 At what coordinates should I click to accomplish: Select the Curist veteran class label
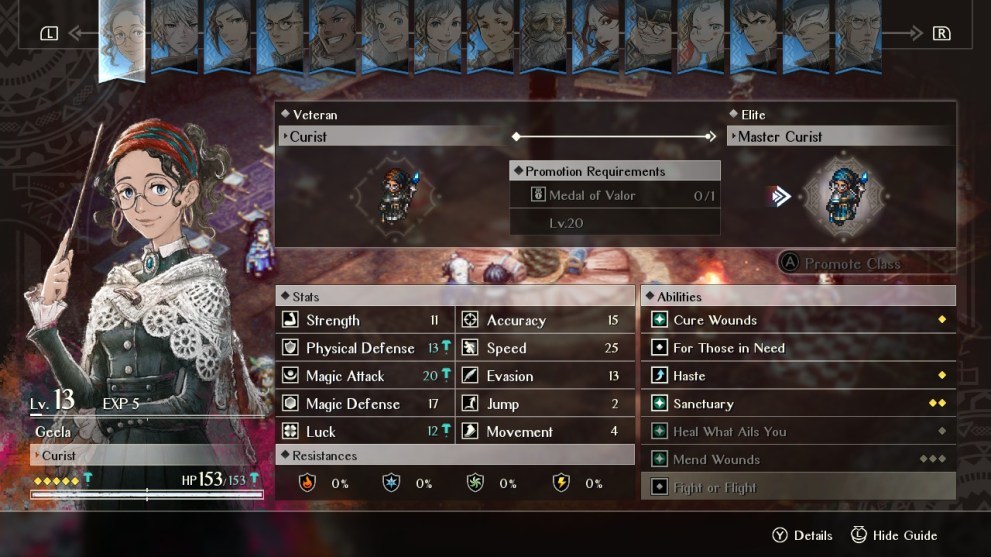point(394,137)
